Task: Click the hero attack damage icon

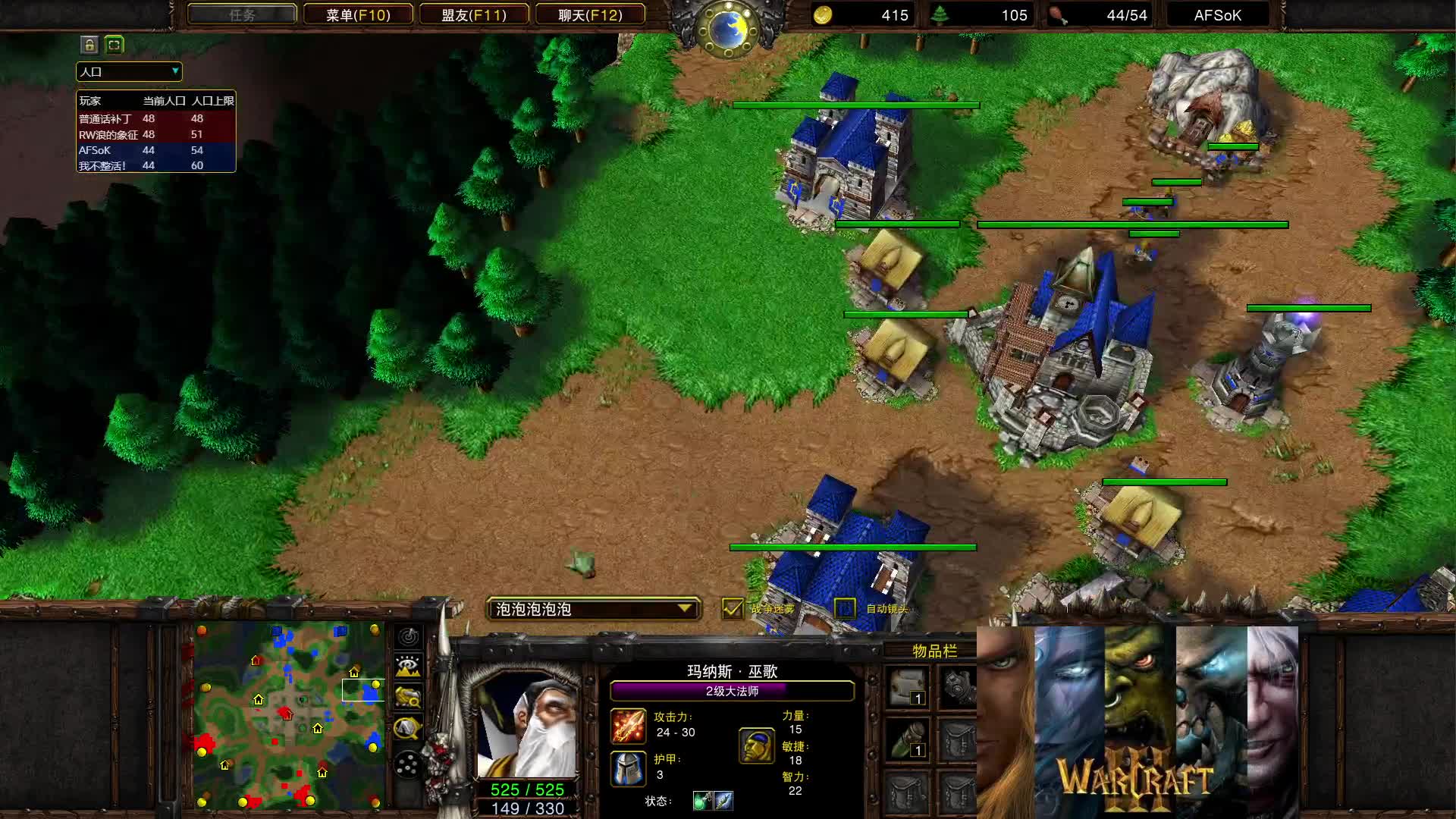Action: pos(628,727)
